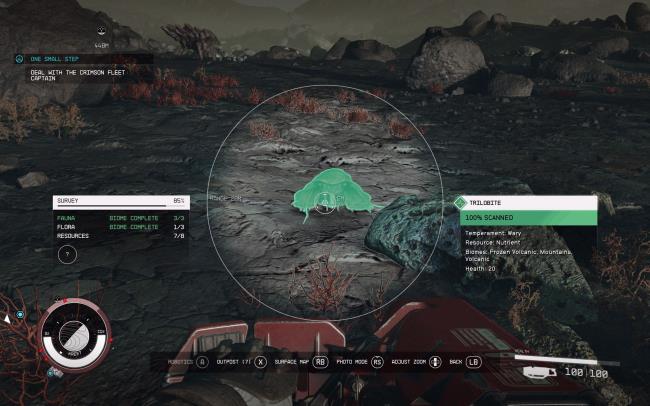Click the circular compass scanner gauge
This screenshot has height=406, width=650.
[74, 336]
